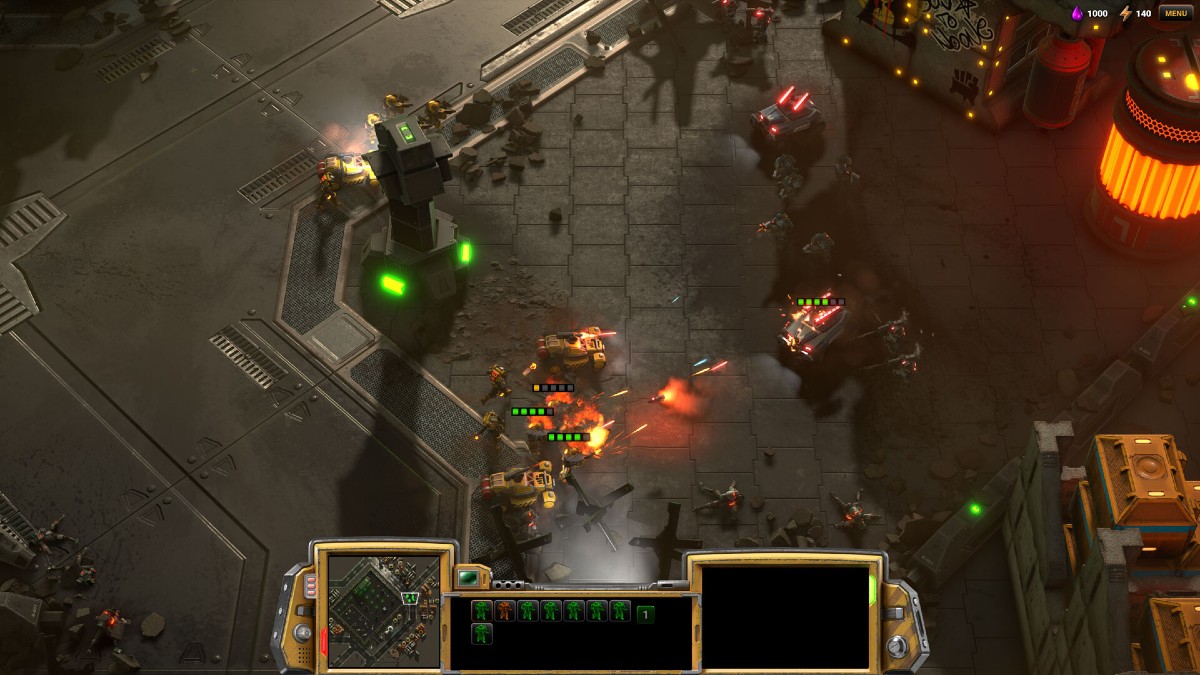This screenshot has height=675, width=1200.
Task: Choose control group 1 tab
Action: point(646,614)
